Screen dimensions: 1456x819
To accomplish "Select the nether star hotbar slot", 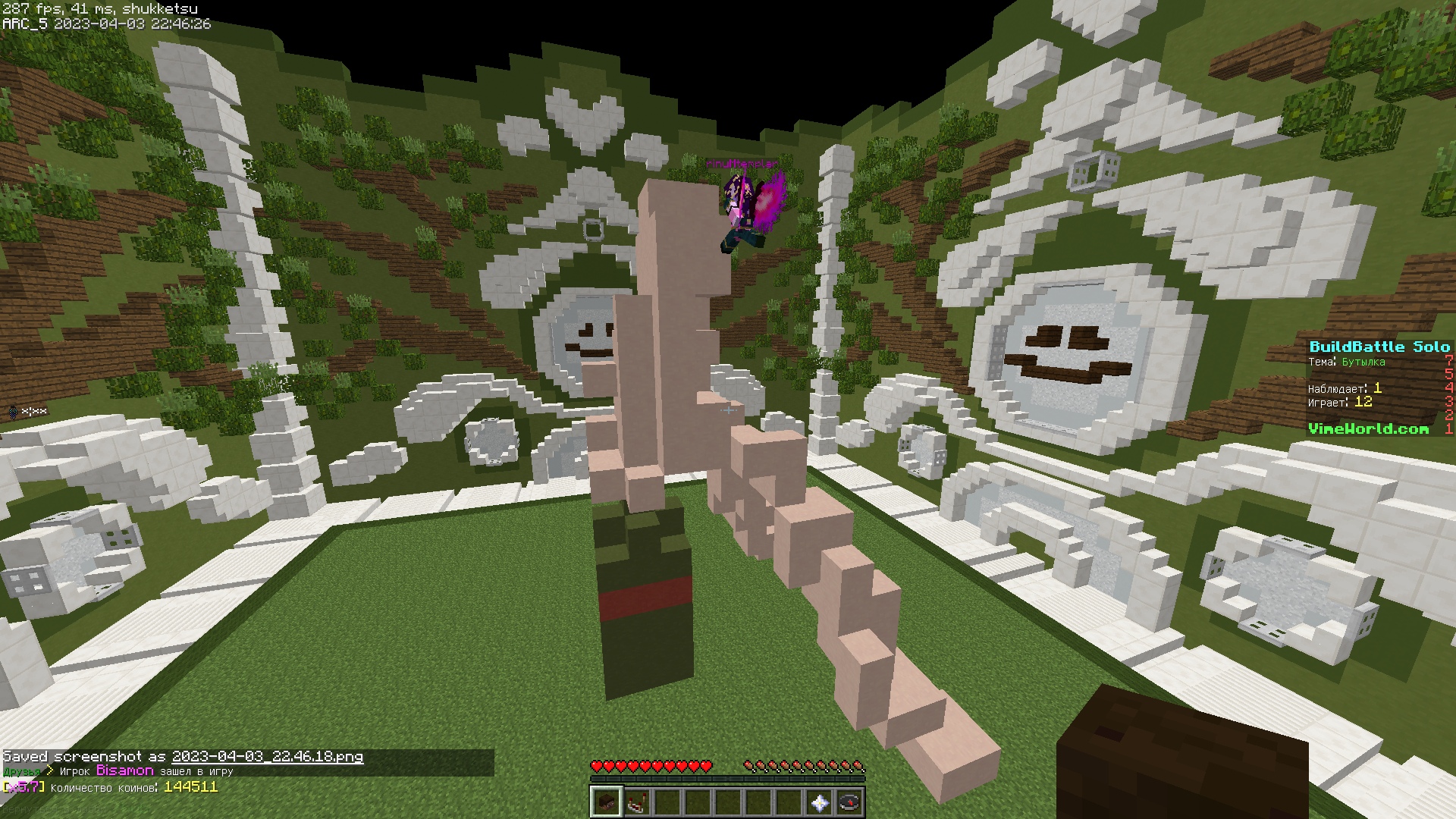I will coord(819,802).
